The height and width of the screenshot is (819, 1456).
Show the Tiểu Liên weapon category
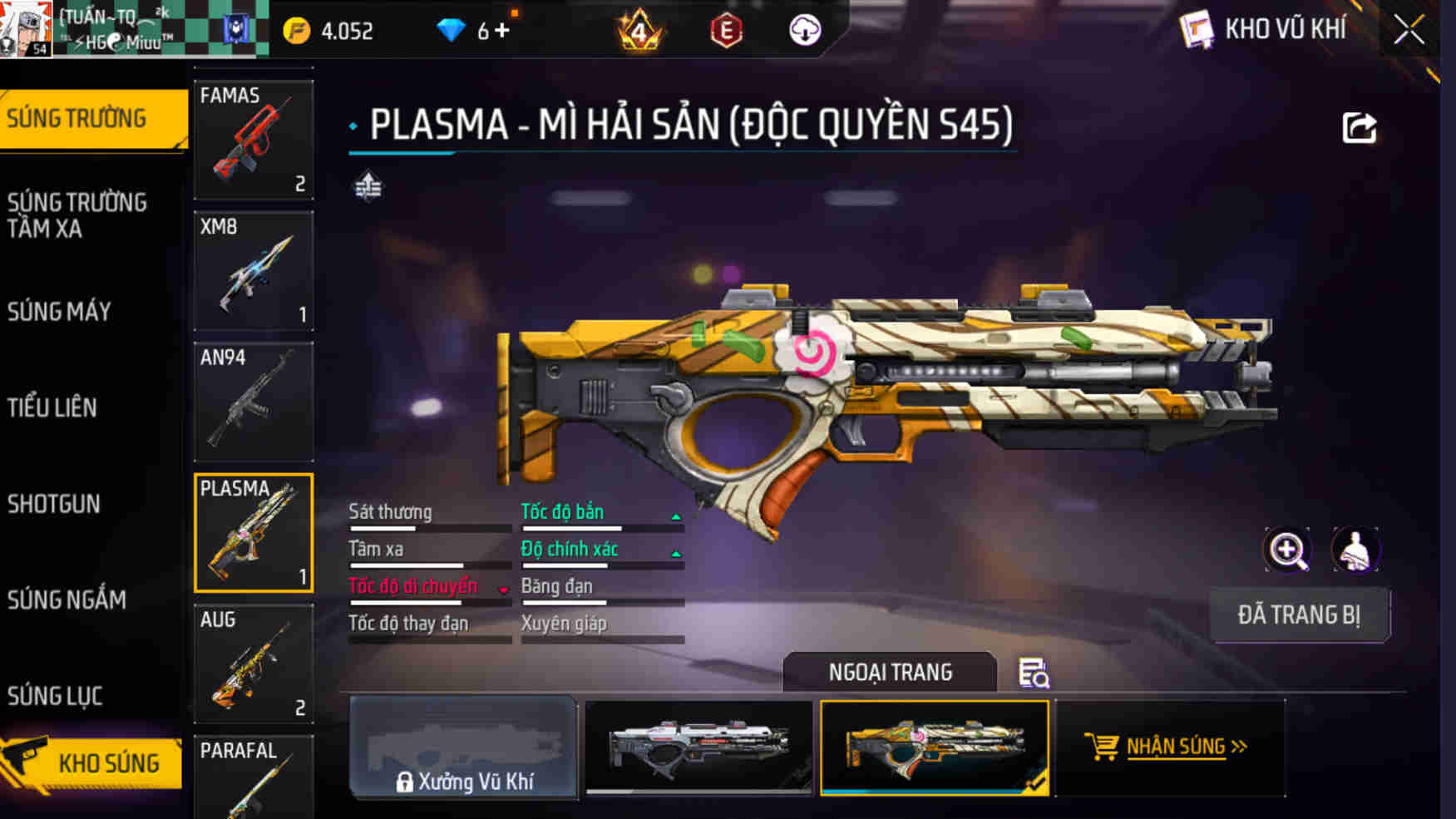click(52, 407)
